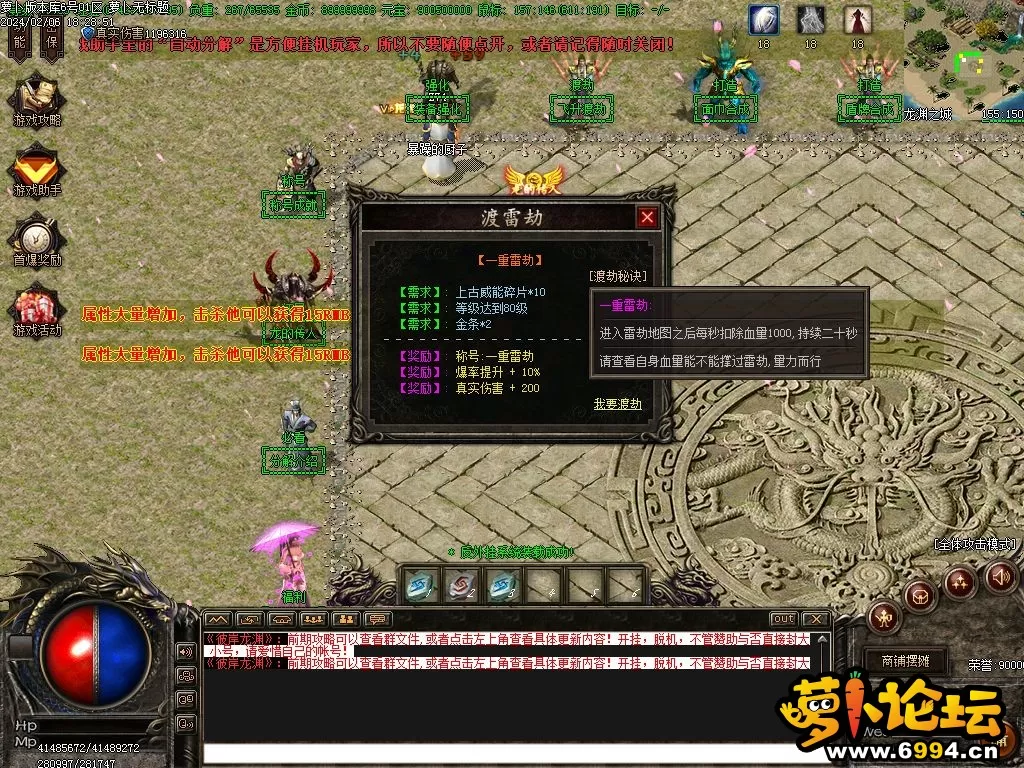Open the three-sparkles skills round button
The width and height of the screenshot is (1024, 768).
point(960,581)
